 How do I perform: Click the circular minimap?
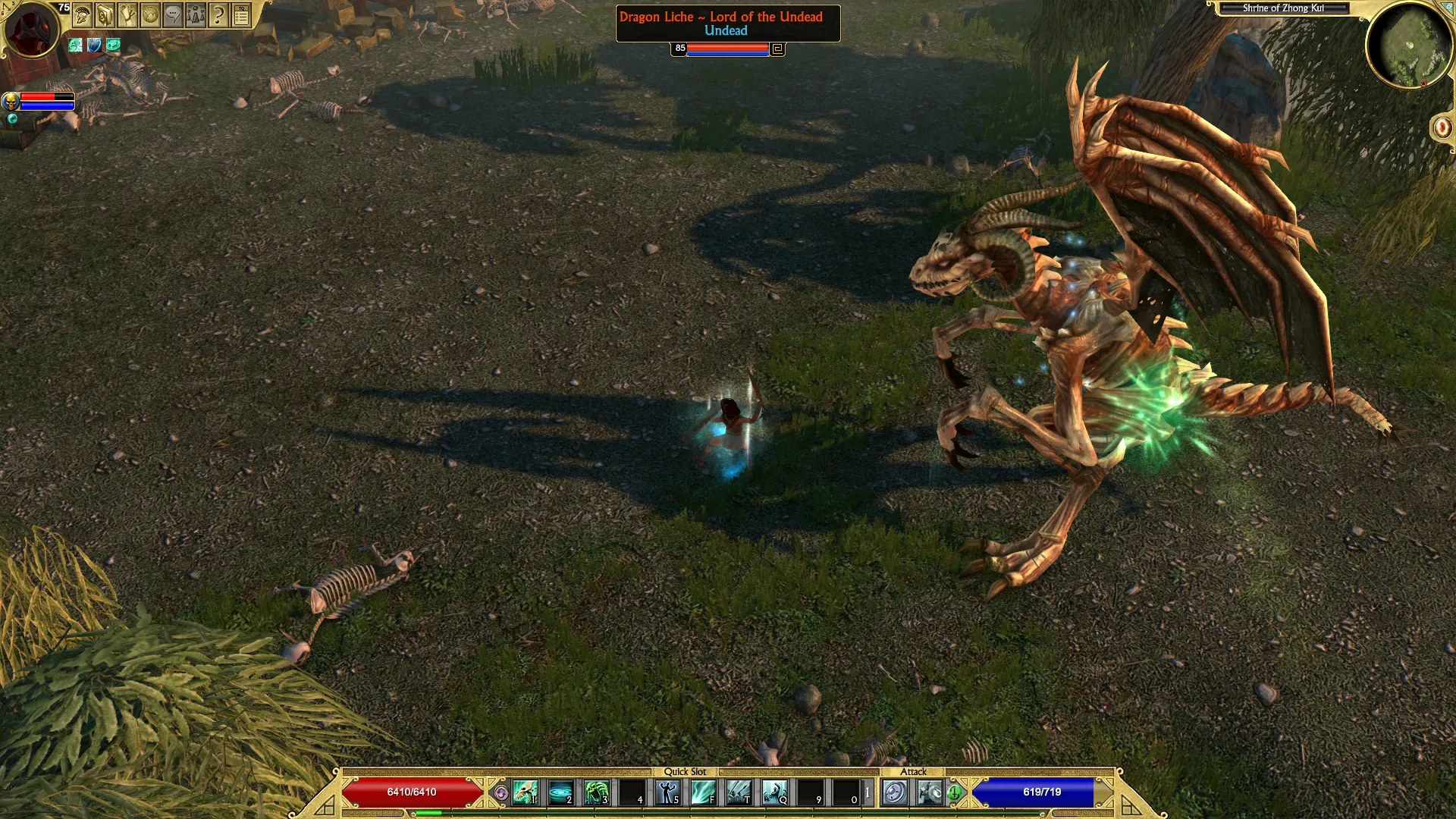pyautogui.click(x=1409, y=45)
